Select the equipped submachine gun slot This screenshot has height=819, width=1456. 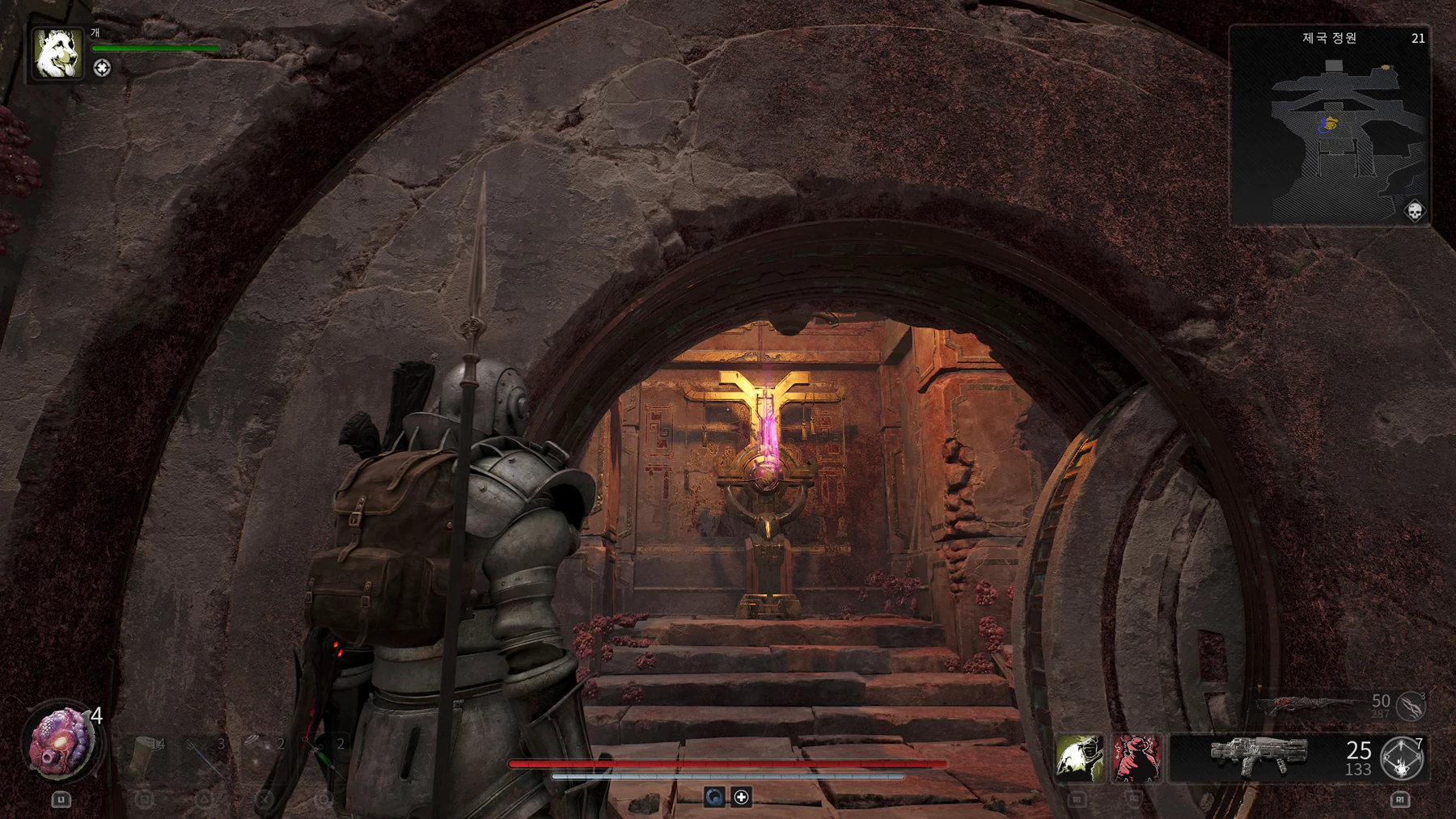pos(1259,757)
